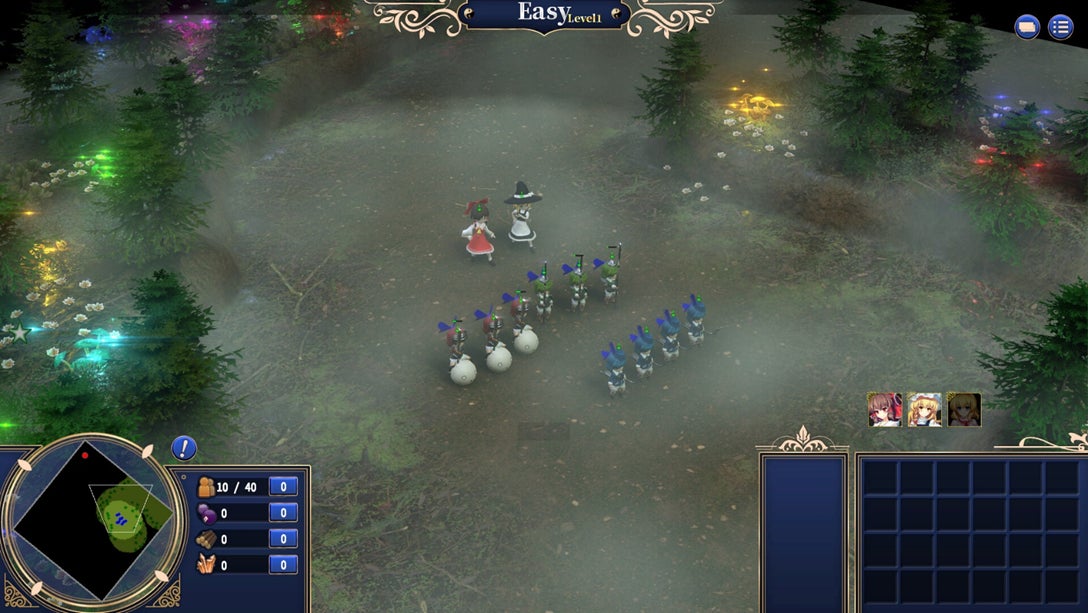
Task: Click the blue button beside purple orbs
Action: [x=283, y=513]
